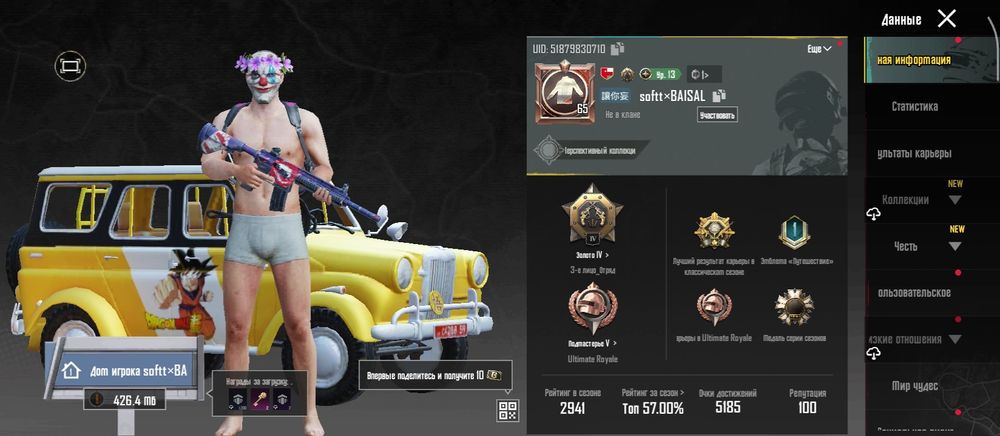This screenshot has height=436, width=1000.
Task: Copy the softt×BAISAL nickname
Action: click(x=719, y=96)
